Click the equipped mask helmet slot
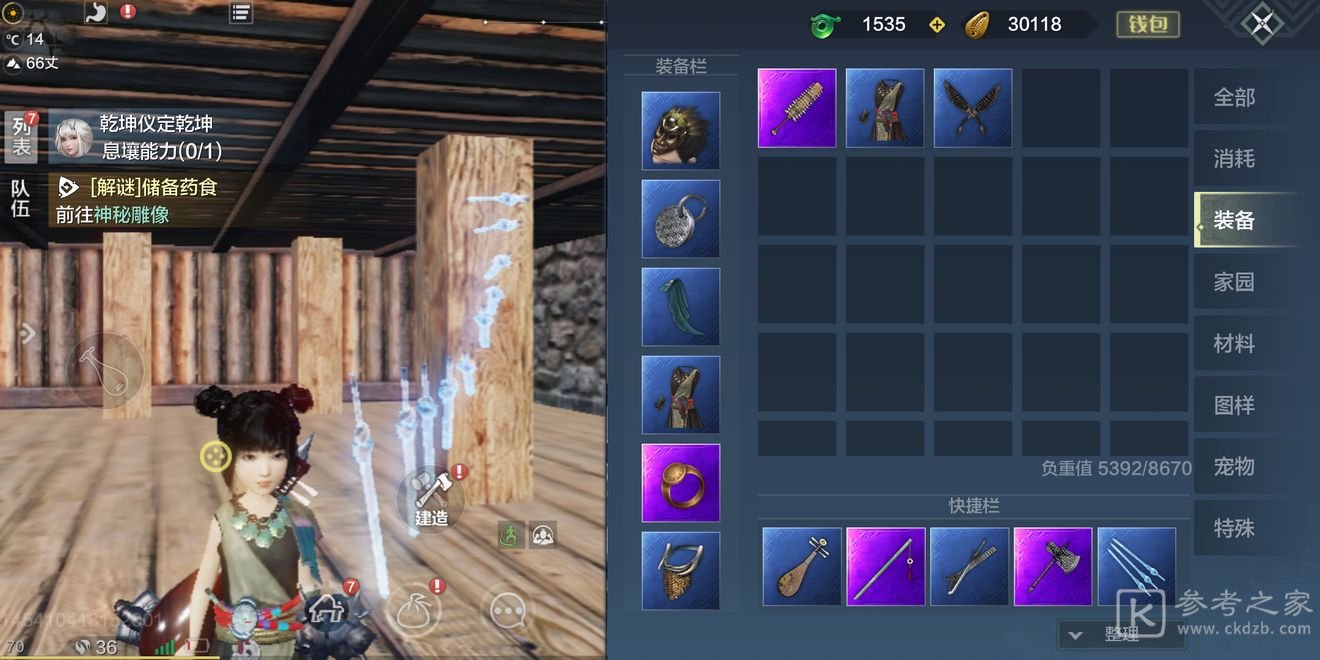 (x=681, y=131)
